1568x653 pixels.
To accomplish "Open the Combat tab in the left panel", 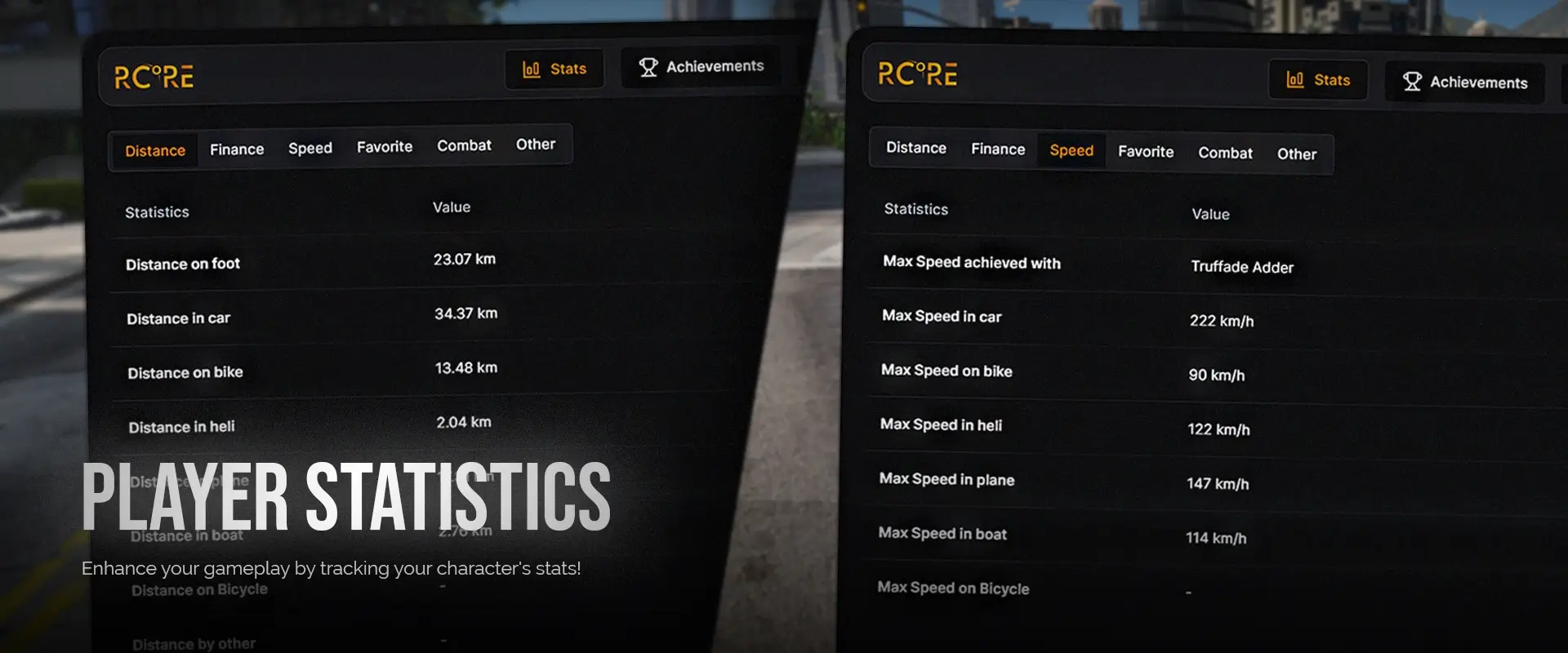I will 464,145.
